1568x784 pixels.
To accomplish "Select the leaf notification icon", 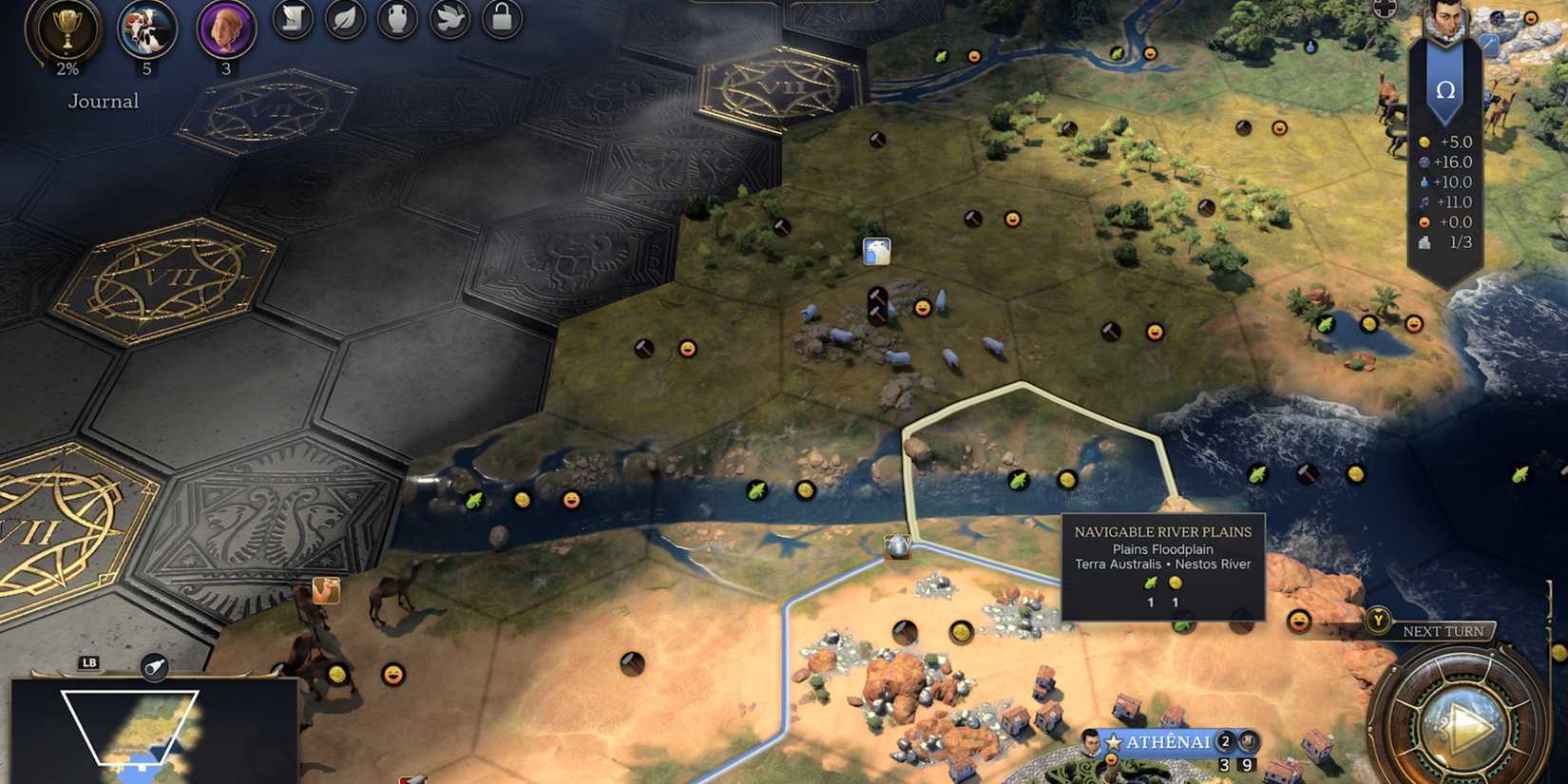I will 346,21.
